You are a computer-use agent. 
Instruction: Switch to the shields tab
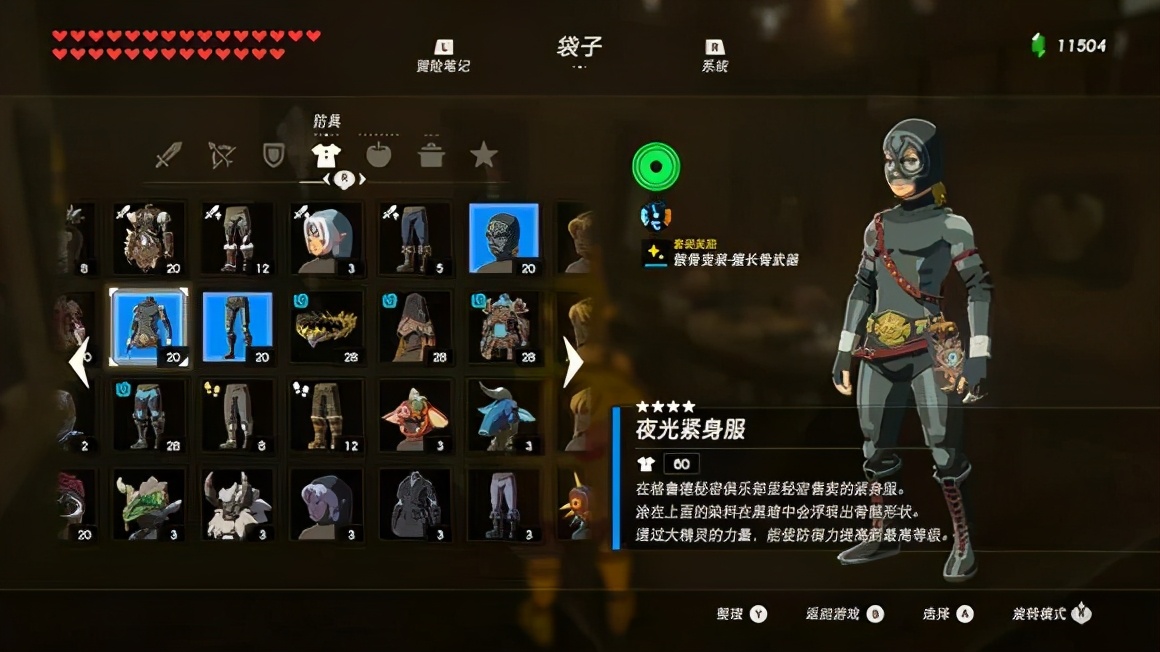click(x=273, y=155)
